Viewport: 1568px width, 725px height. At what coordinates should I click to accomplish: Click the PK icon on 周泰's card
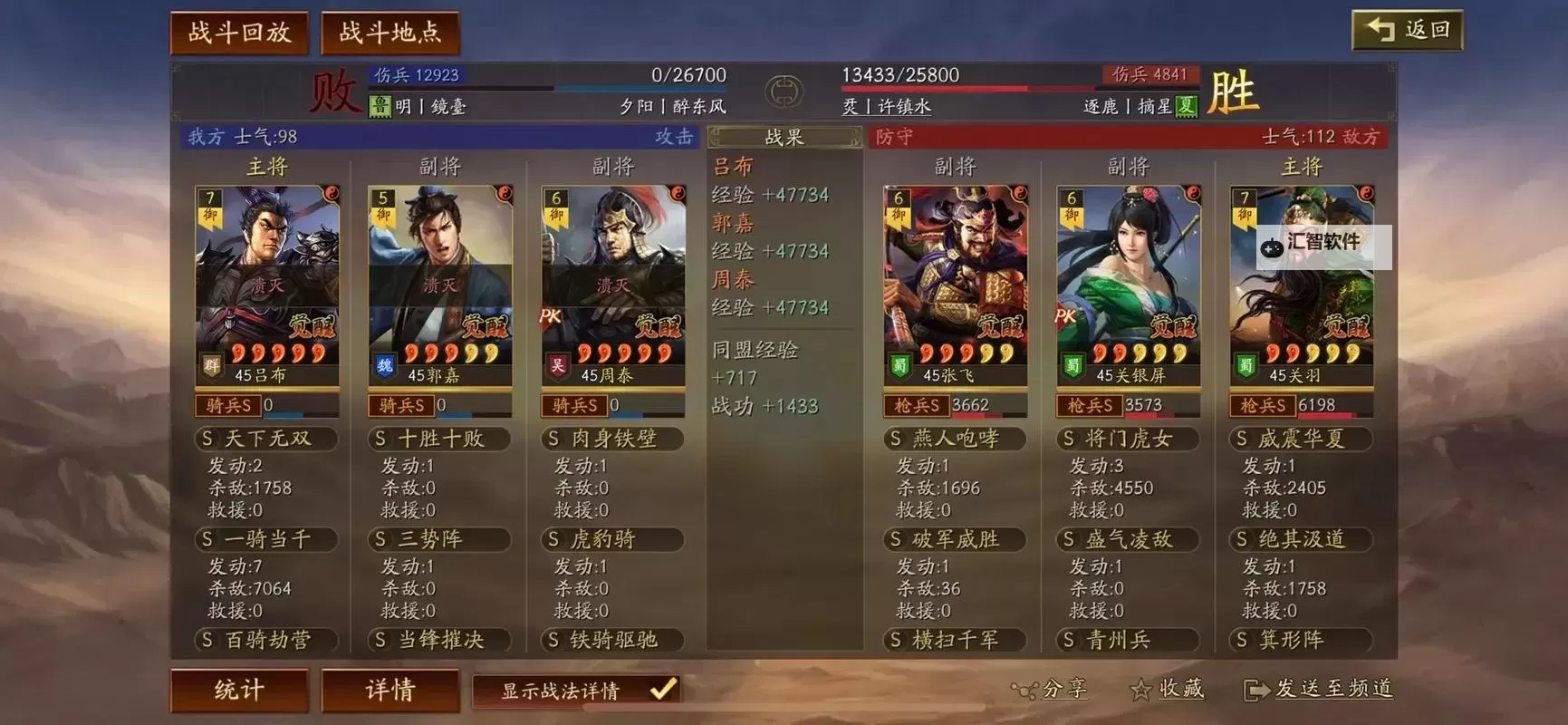[552, 317]
